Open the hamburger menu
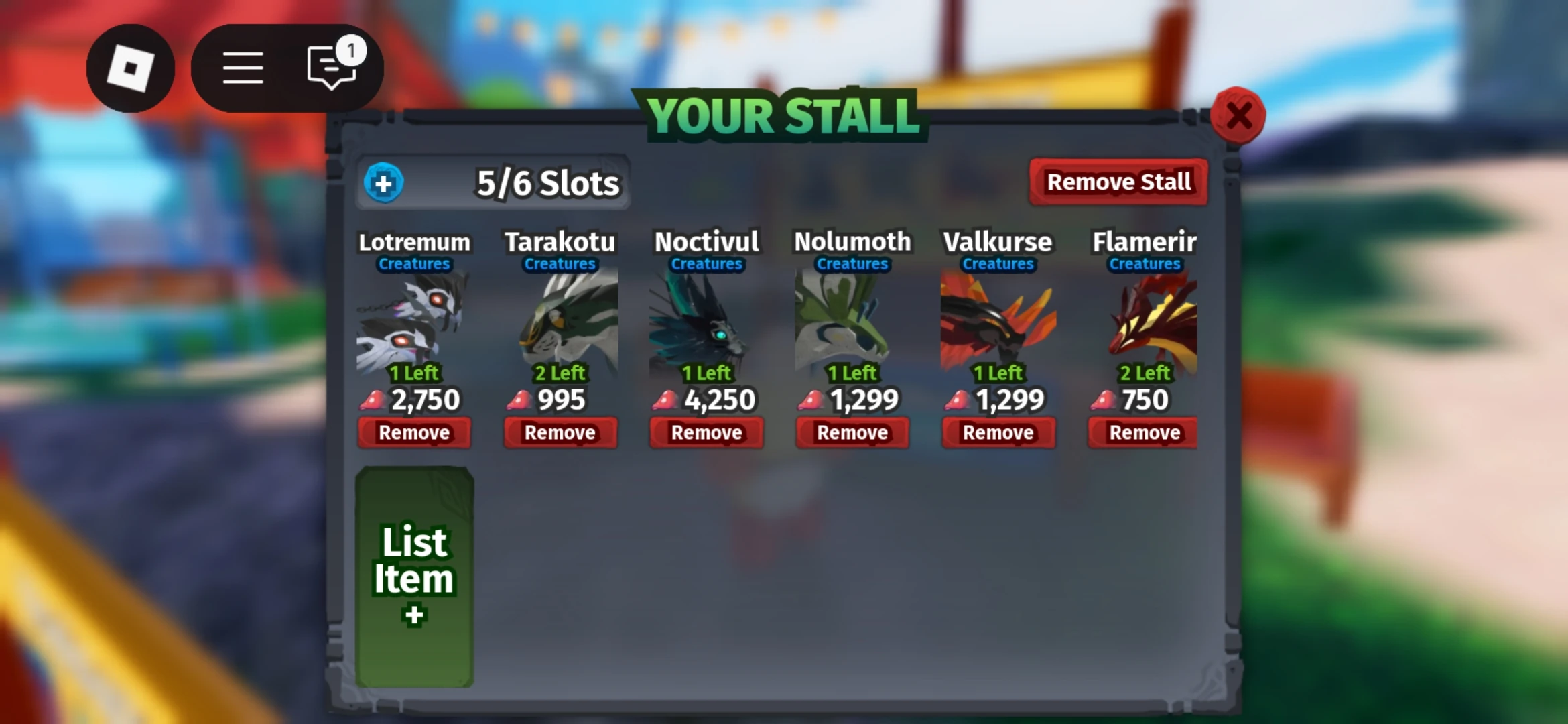The height and width of the screenshot is (724, 1568). (243, 67)
